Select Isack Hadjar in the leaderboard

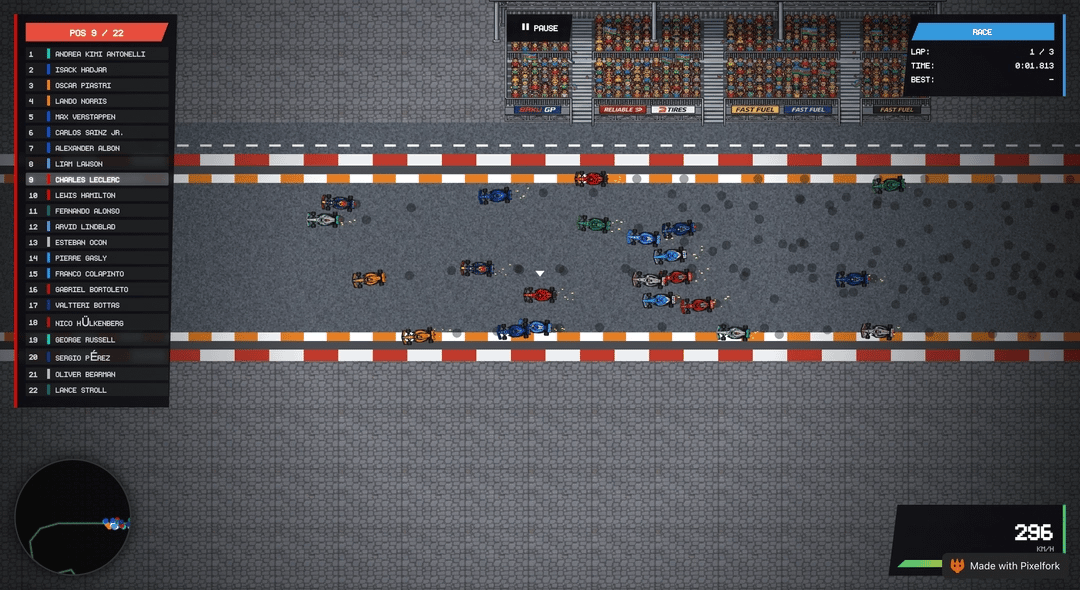point(98,70)
